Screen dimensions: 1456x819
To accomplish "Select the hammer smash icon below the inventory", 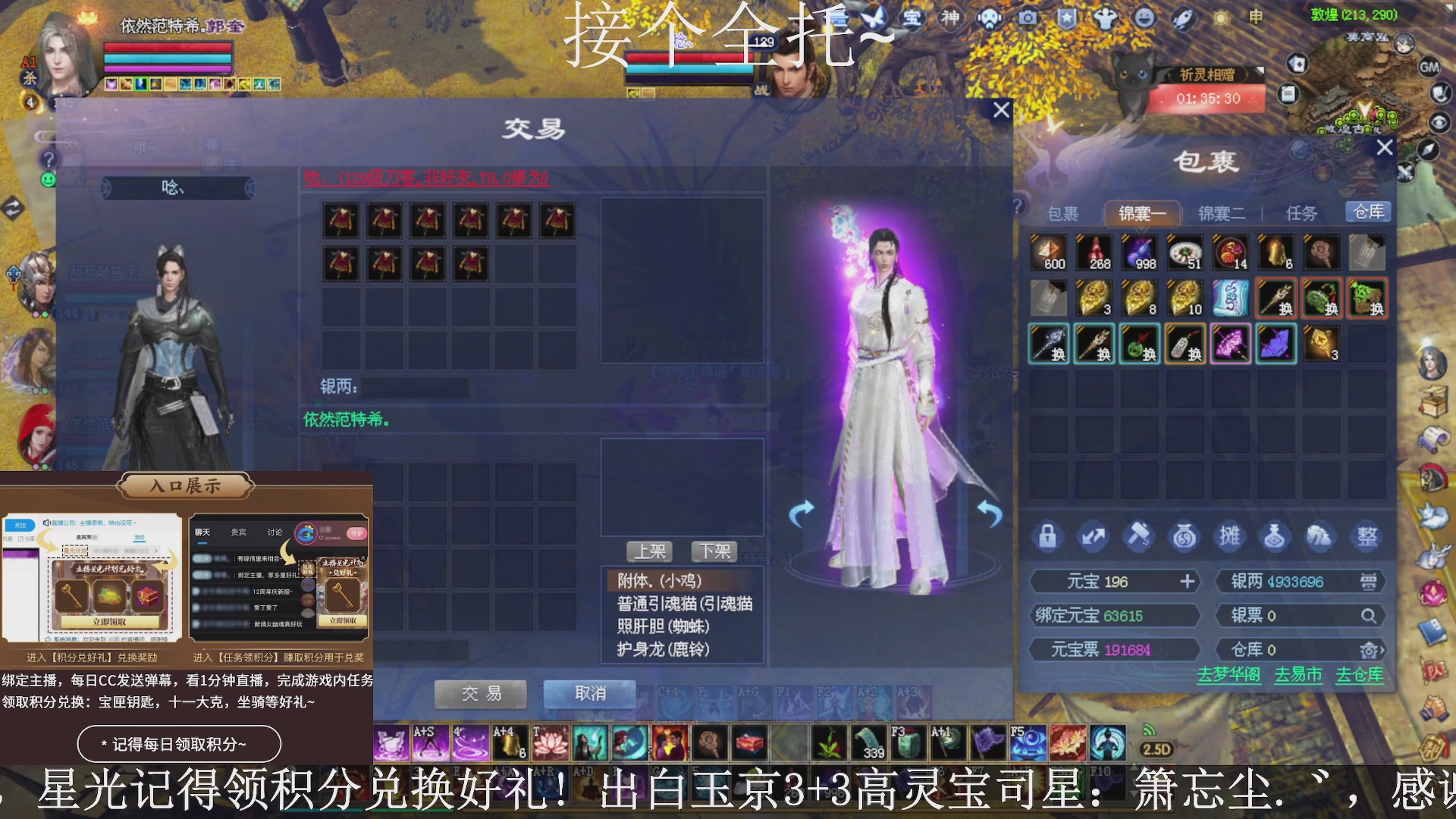I will tap(1140, 536).
